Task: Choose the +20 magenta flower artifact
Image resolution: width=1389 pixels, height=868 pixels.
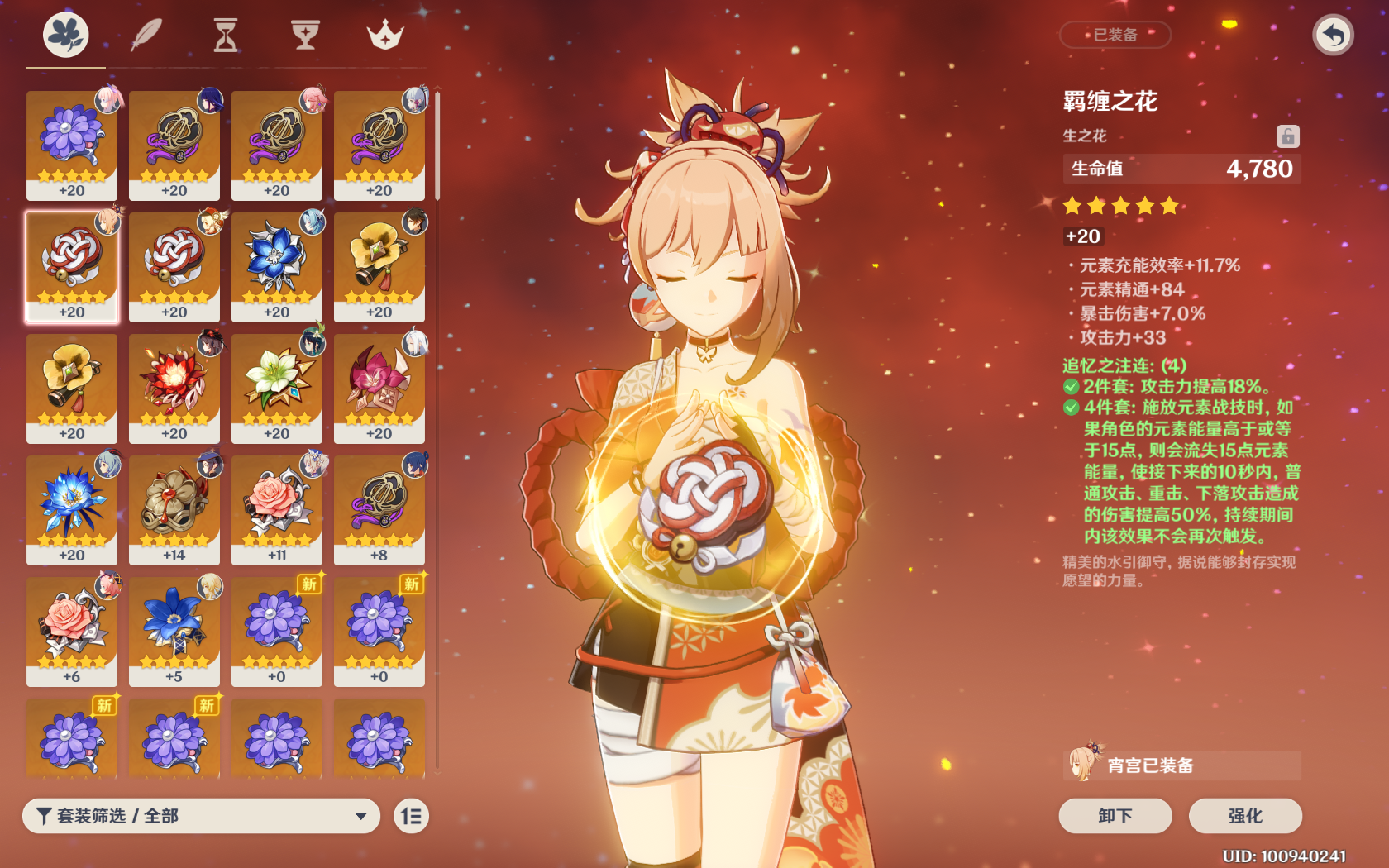Action: point(379,388)
